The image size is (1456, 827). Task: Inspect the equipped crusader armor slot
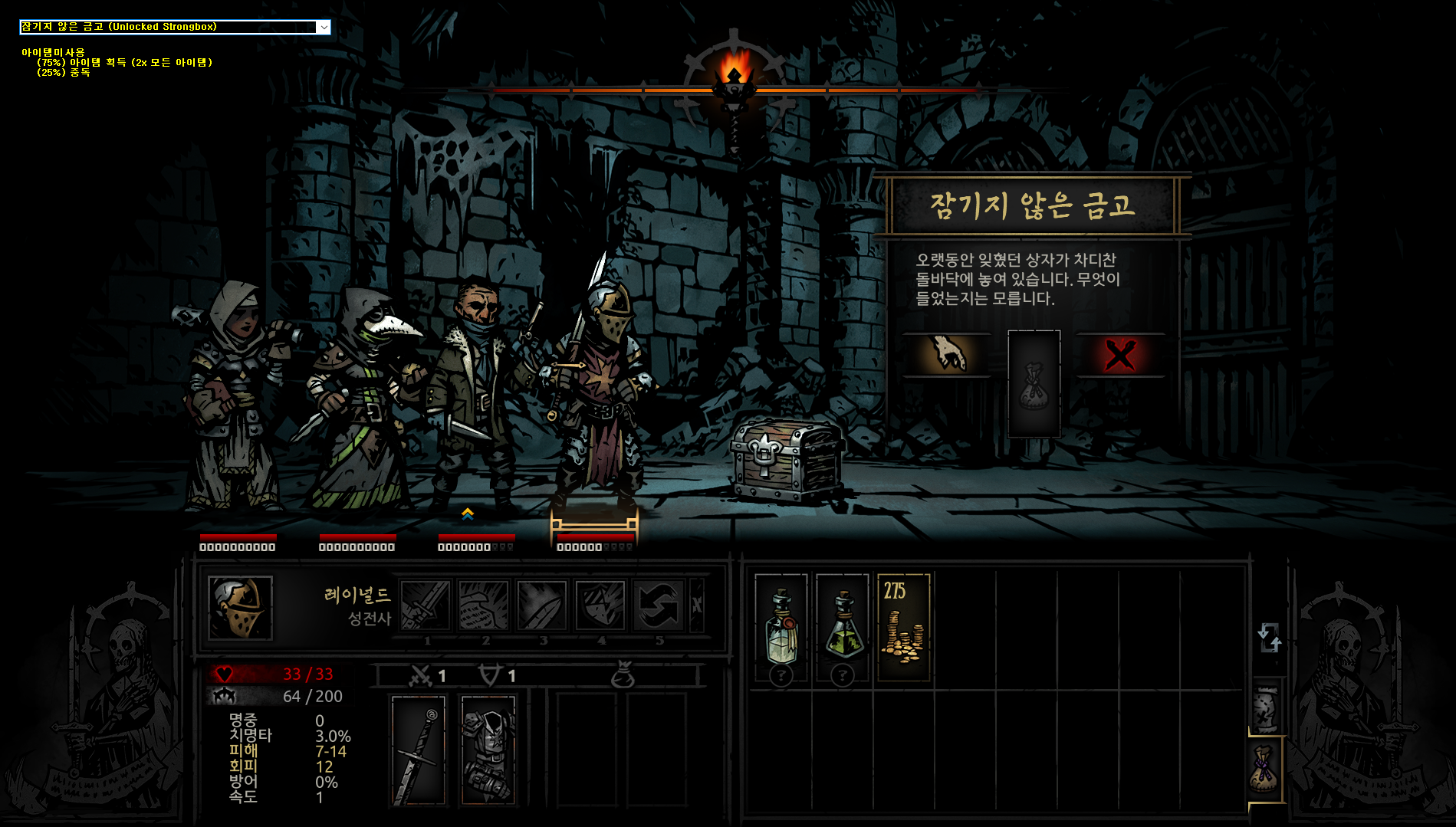click(x=488, y=750)
